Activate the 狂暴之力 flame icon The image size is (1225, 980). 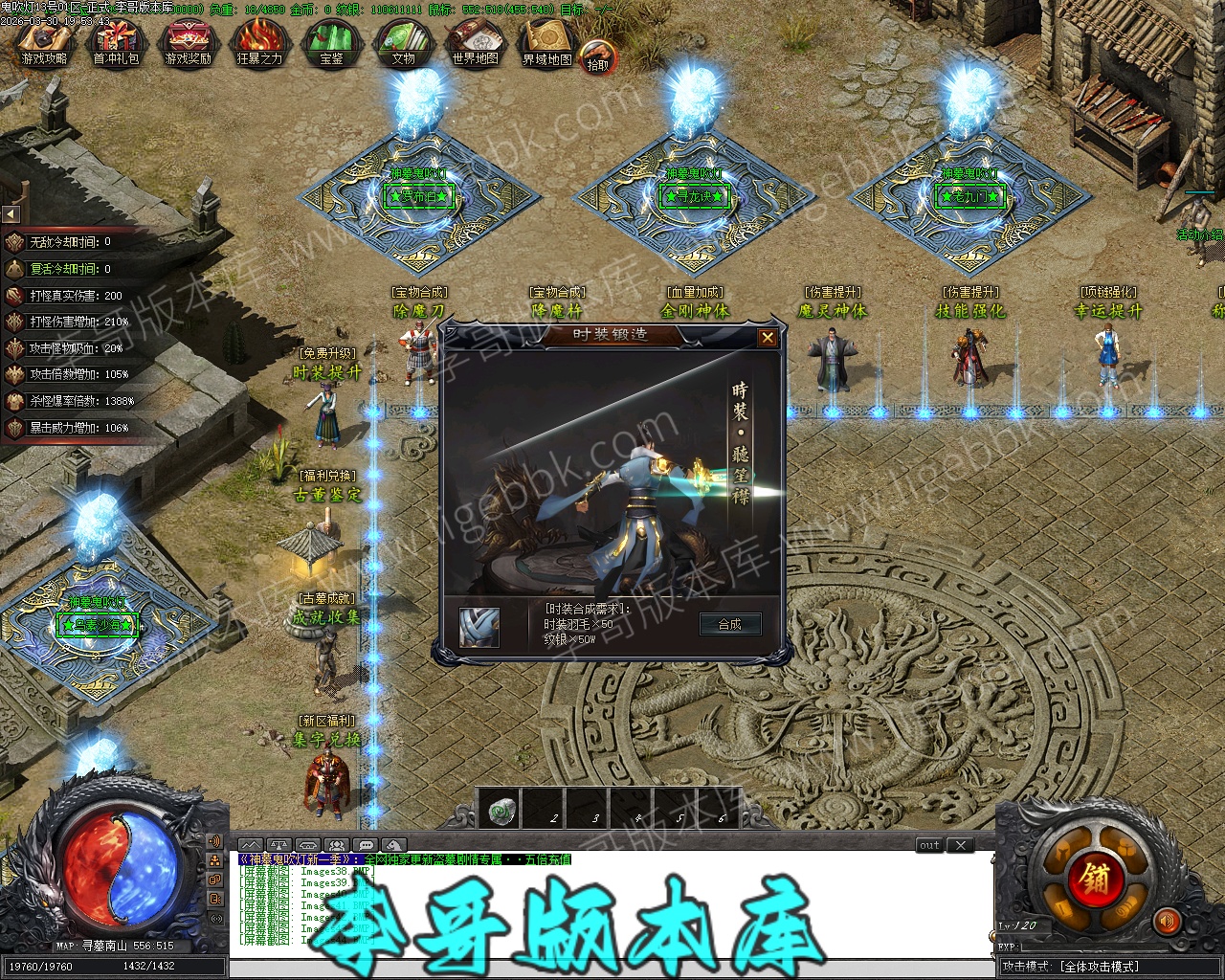259,42
